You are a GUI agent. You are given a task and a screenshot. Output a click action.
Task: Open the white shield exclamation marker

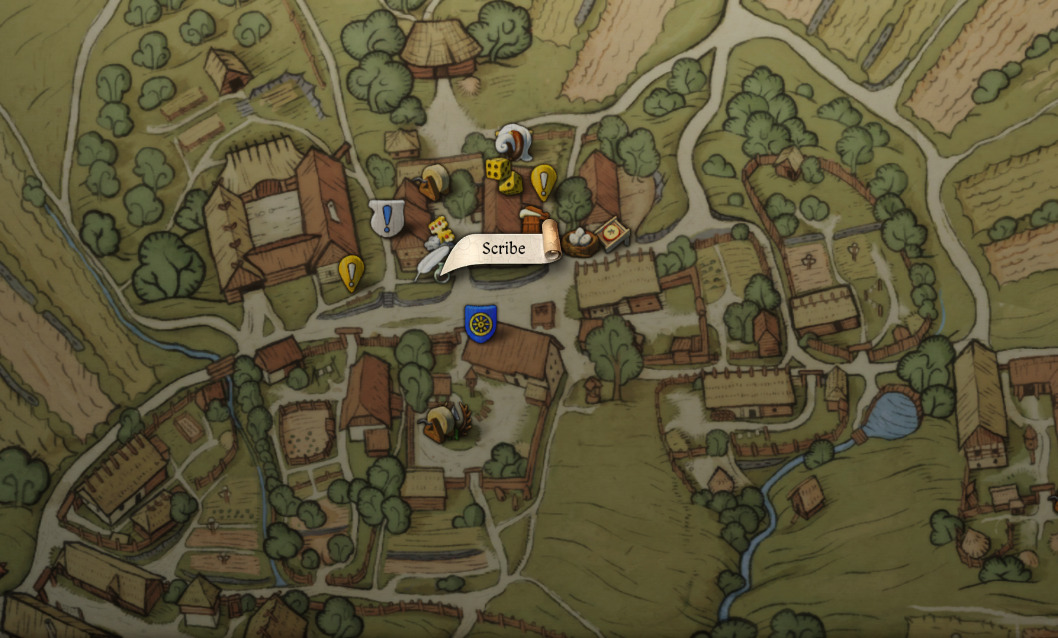tap(386, 218)
